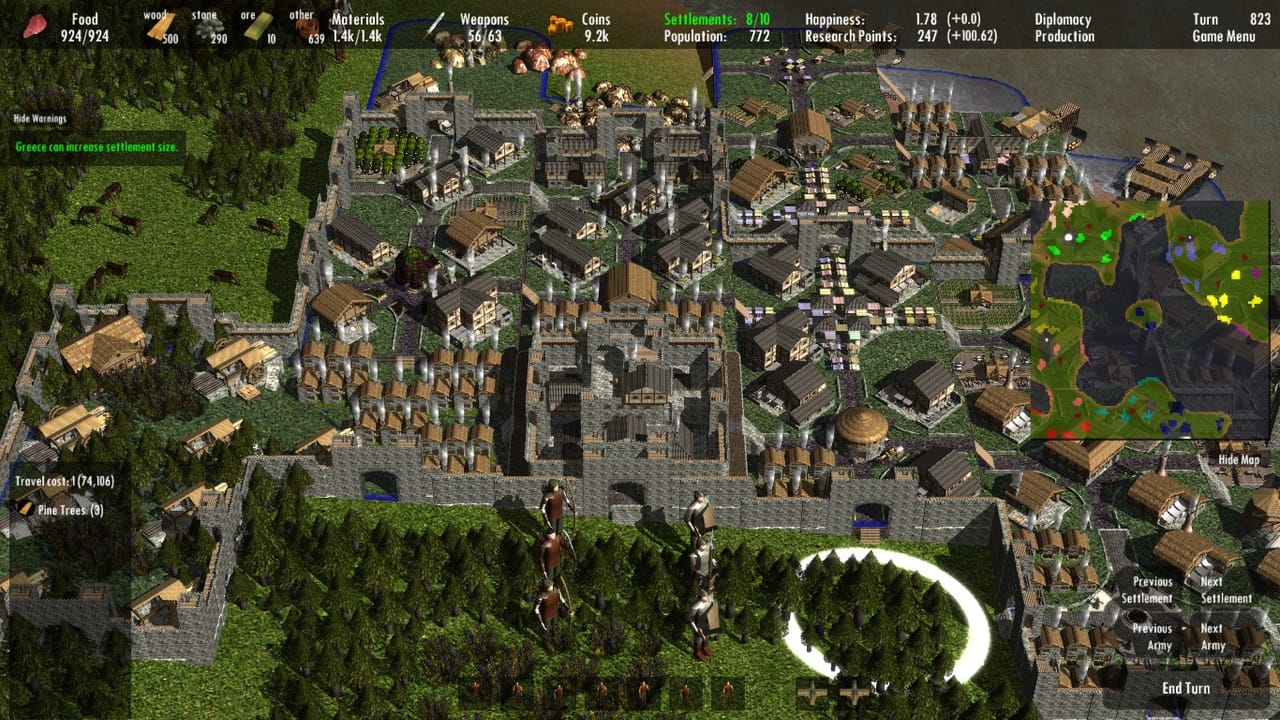Select the Pine Trees icon in the travel panel
The width and height of the screenshot is (1280, 720).
pyautogui.click(x=25, y=509)
